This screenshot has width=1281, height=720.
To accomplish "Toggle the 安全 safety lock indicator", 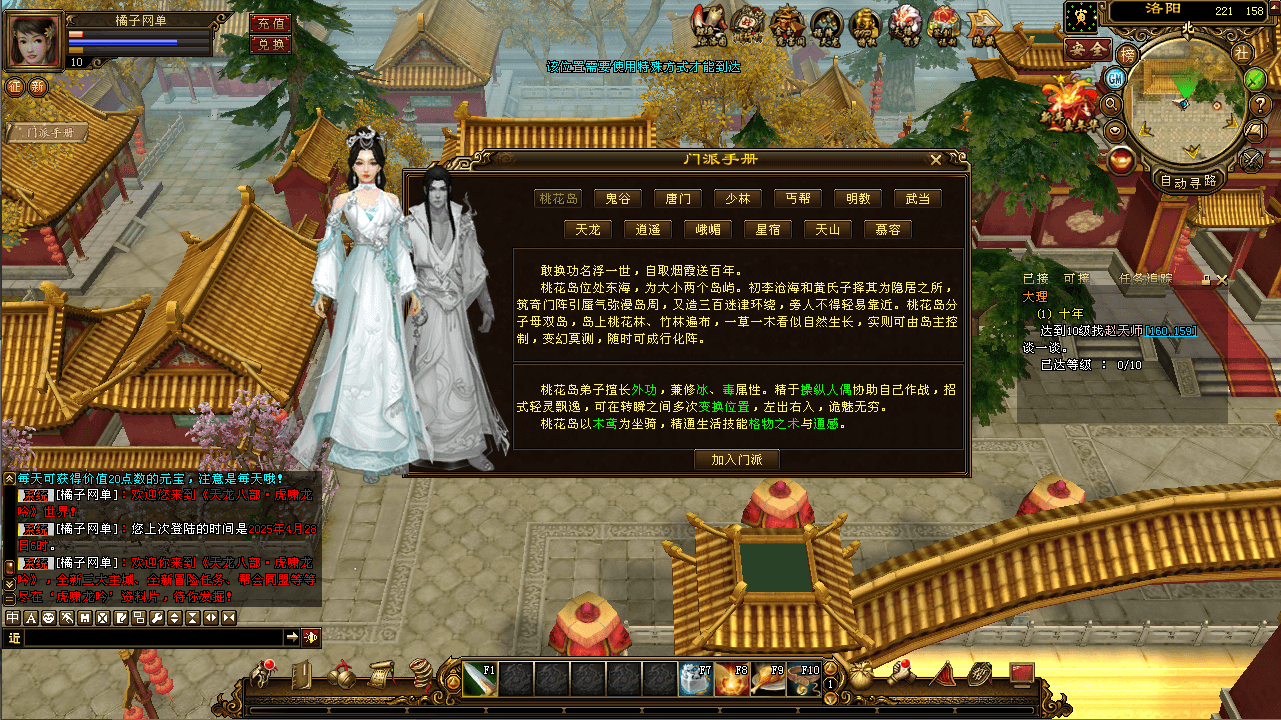I will click(1087, 48).
